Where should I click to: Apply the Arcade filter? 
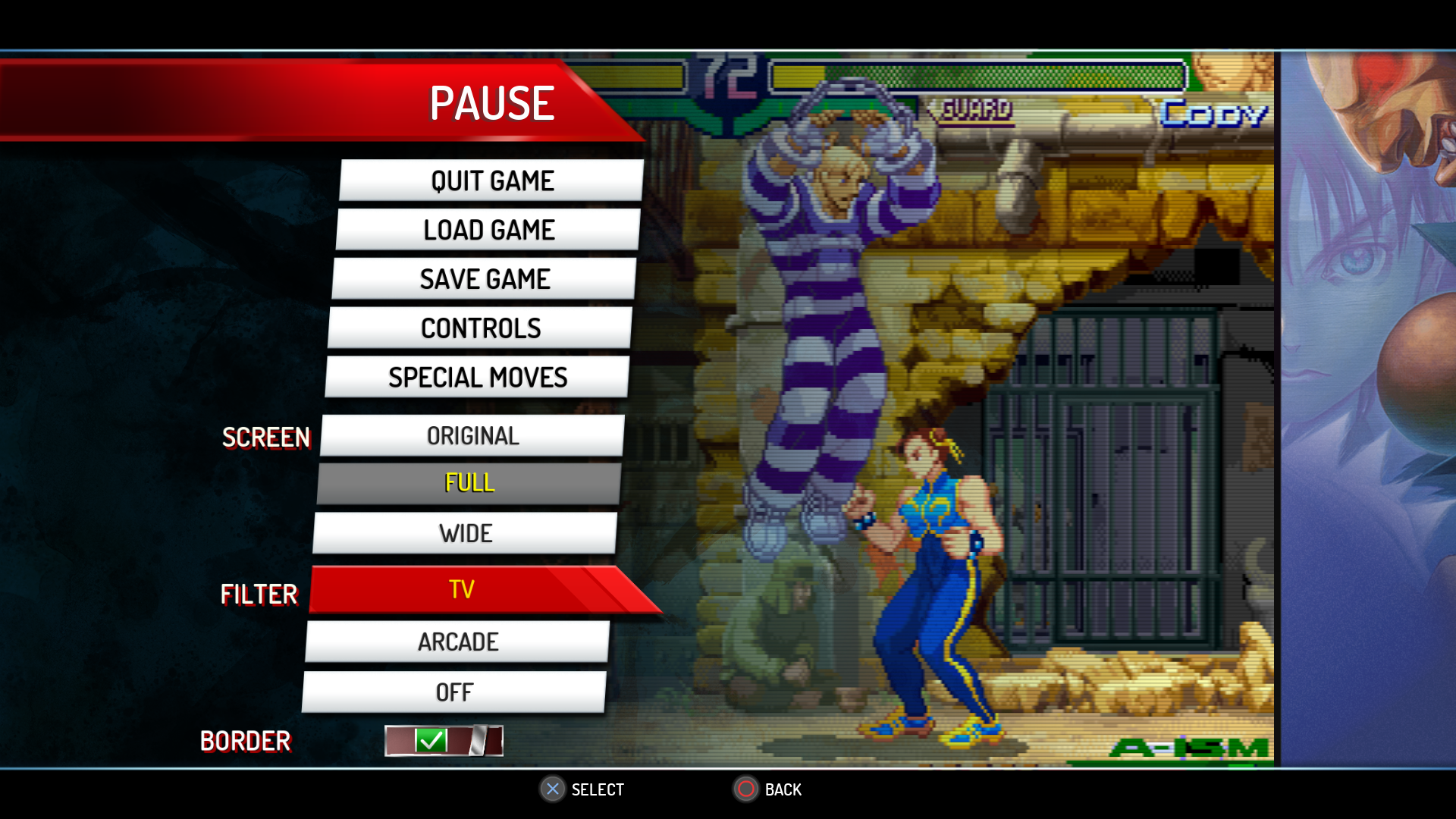click(458, 642)
